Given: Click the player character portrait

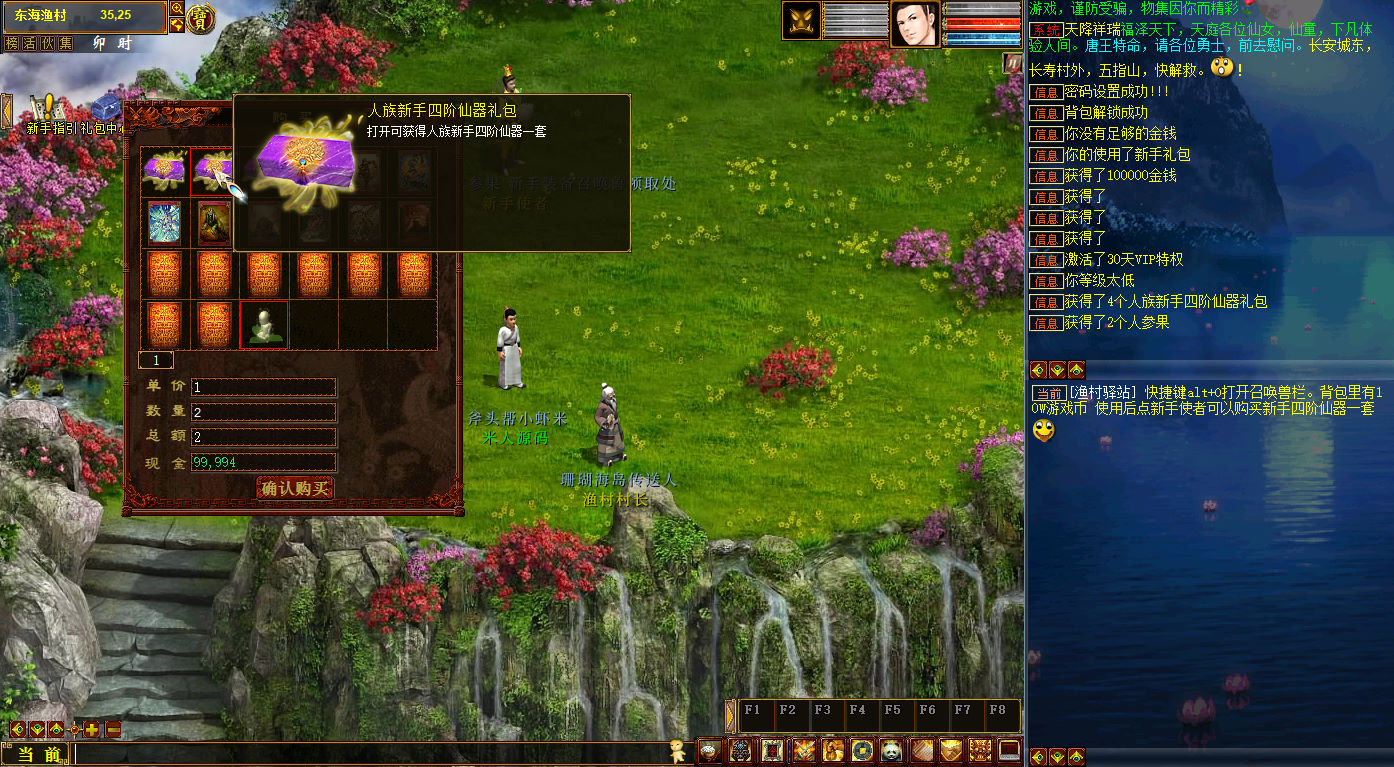Looking at the screenshot, I should (x=915, y=23).
